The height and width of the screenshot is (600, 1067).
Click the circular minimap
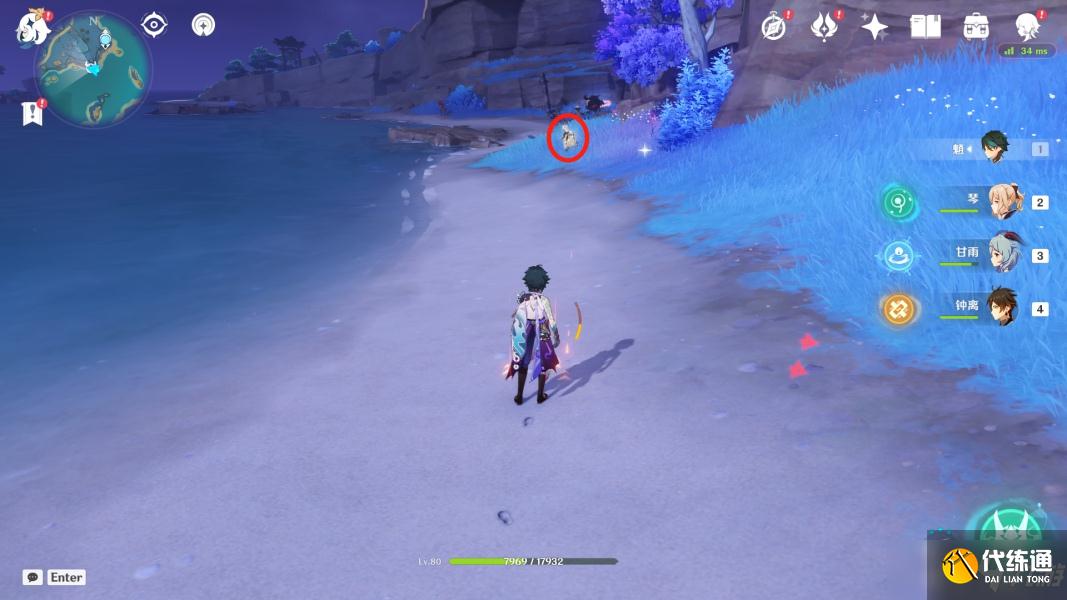(x=93, y=69)
